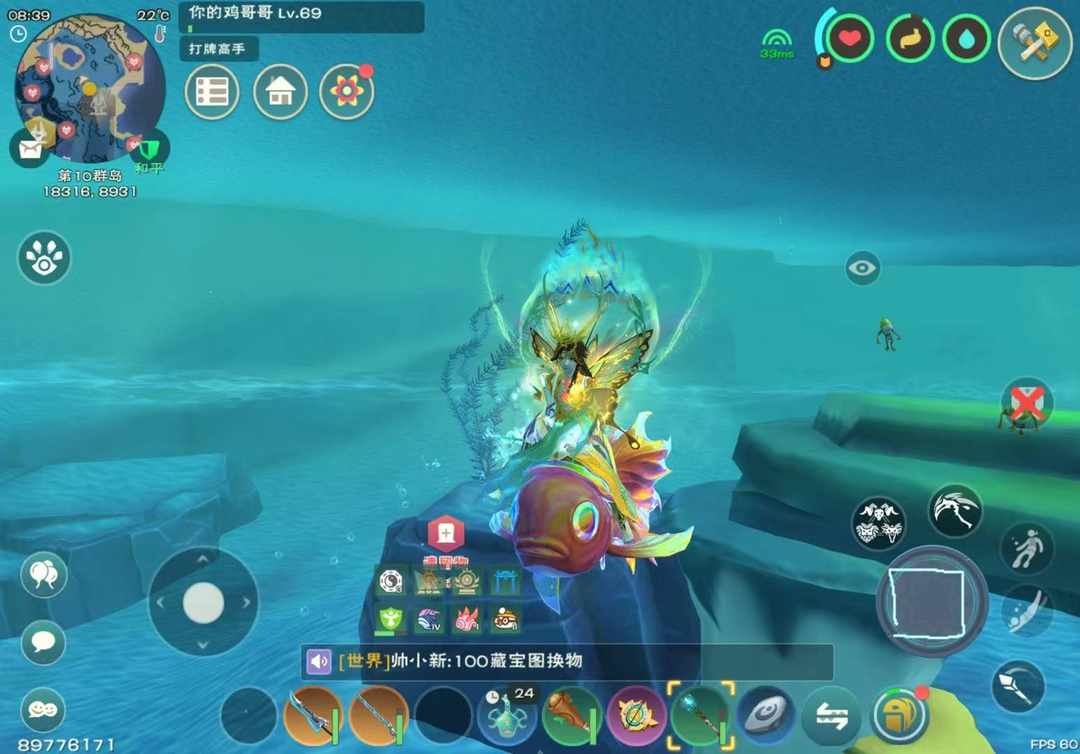Tap the large square main attack button
This screenshot has width=1080, height=754.
932,602
